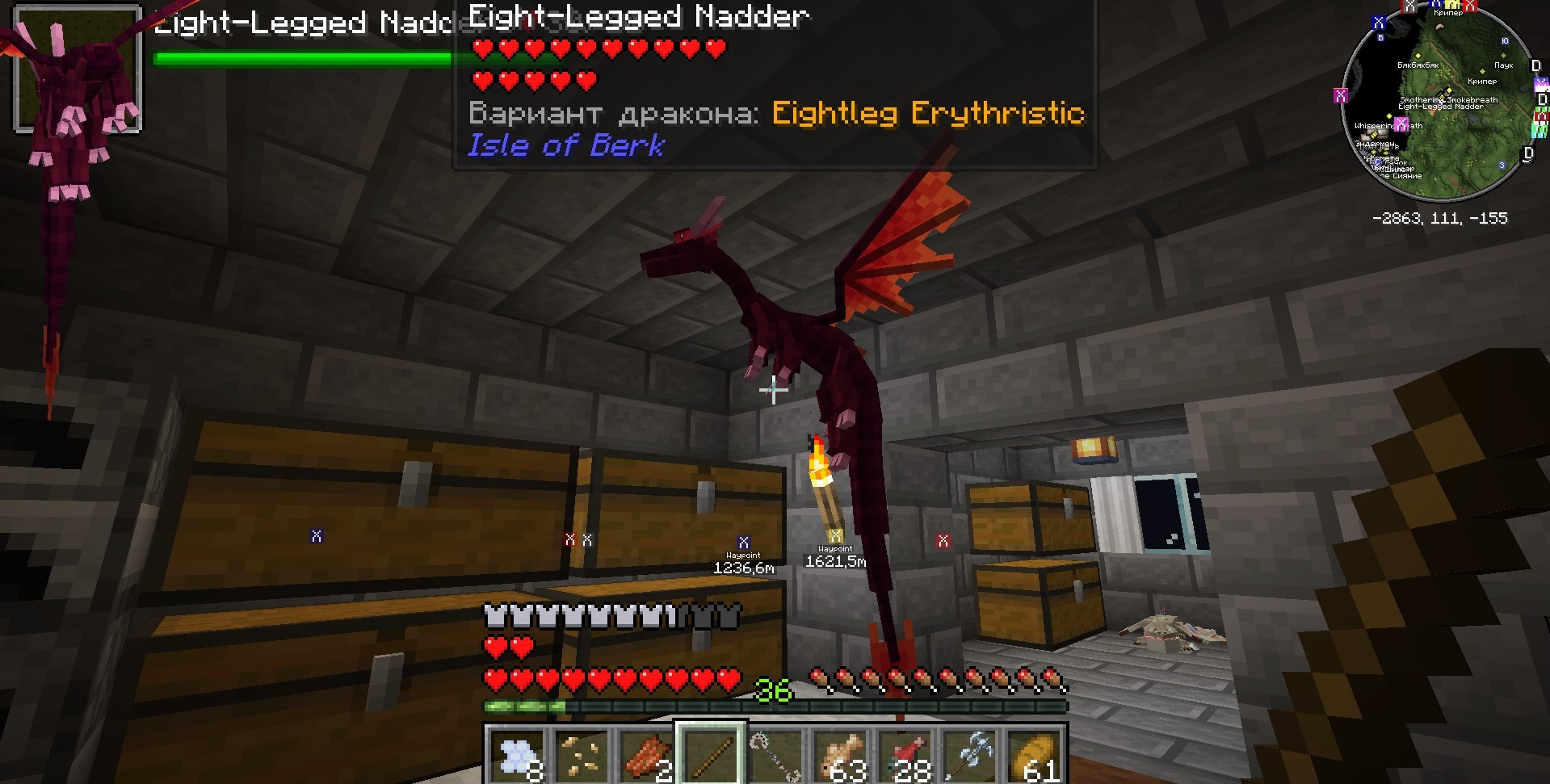
Task: Click the Eight-Legged Nadder portrait
Action: 78,69
